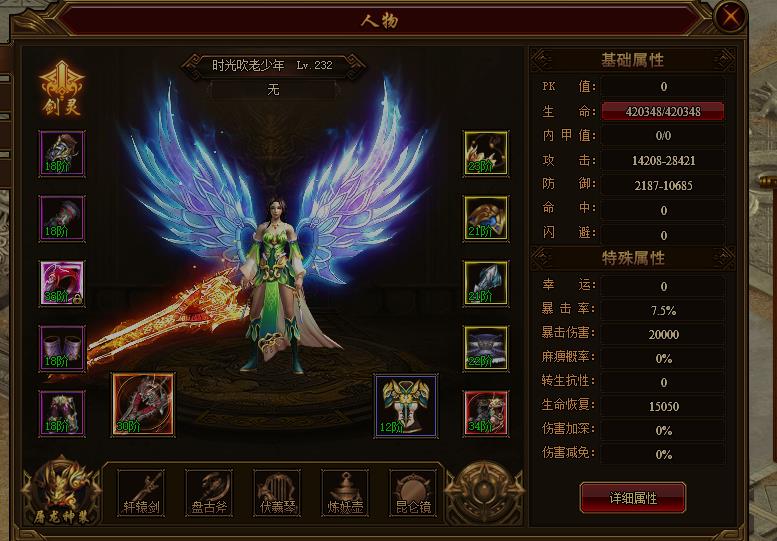This screenshot has height=541, width=777.
Task: Select the tier-30 weapon equipment slot
Action: coord(143,405)
